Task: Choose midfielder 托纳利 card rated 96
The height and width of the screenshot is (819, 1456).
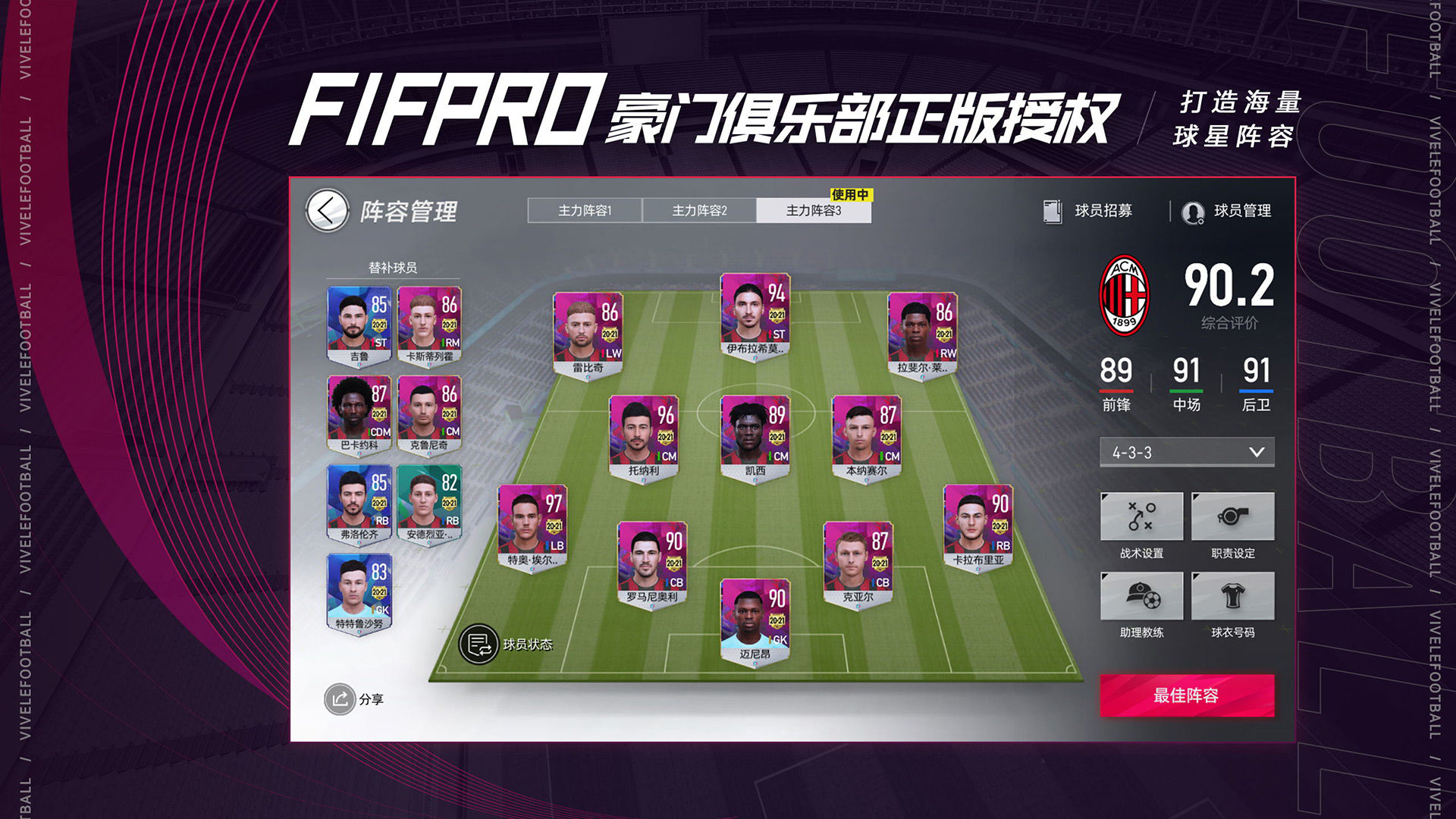Action: coord(644,438)
